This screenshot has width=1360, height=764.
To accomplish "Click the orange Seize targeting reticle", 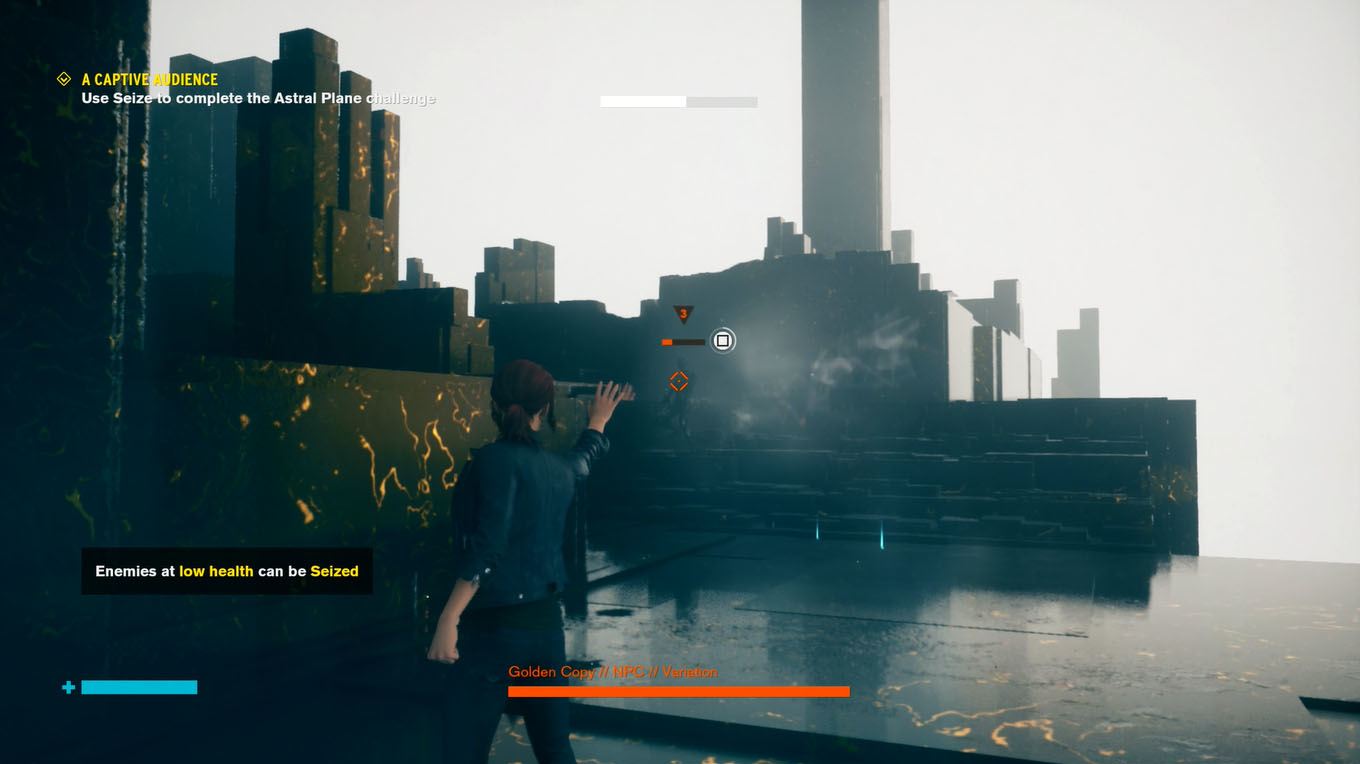I will (680, 381).
